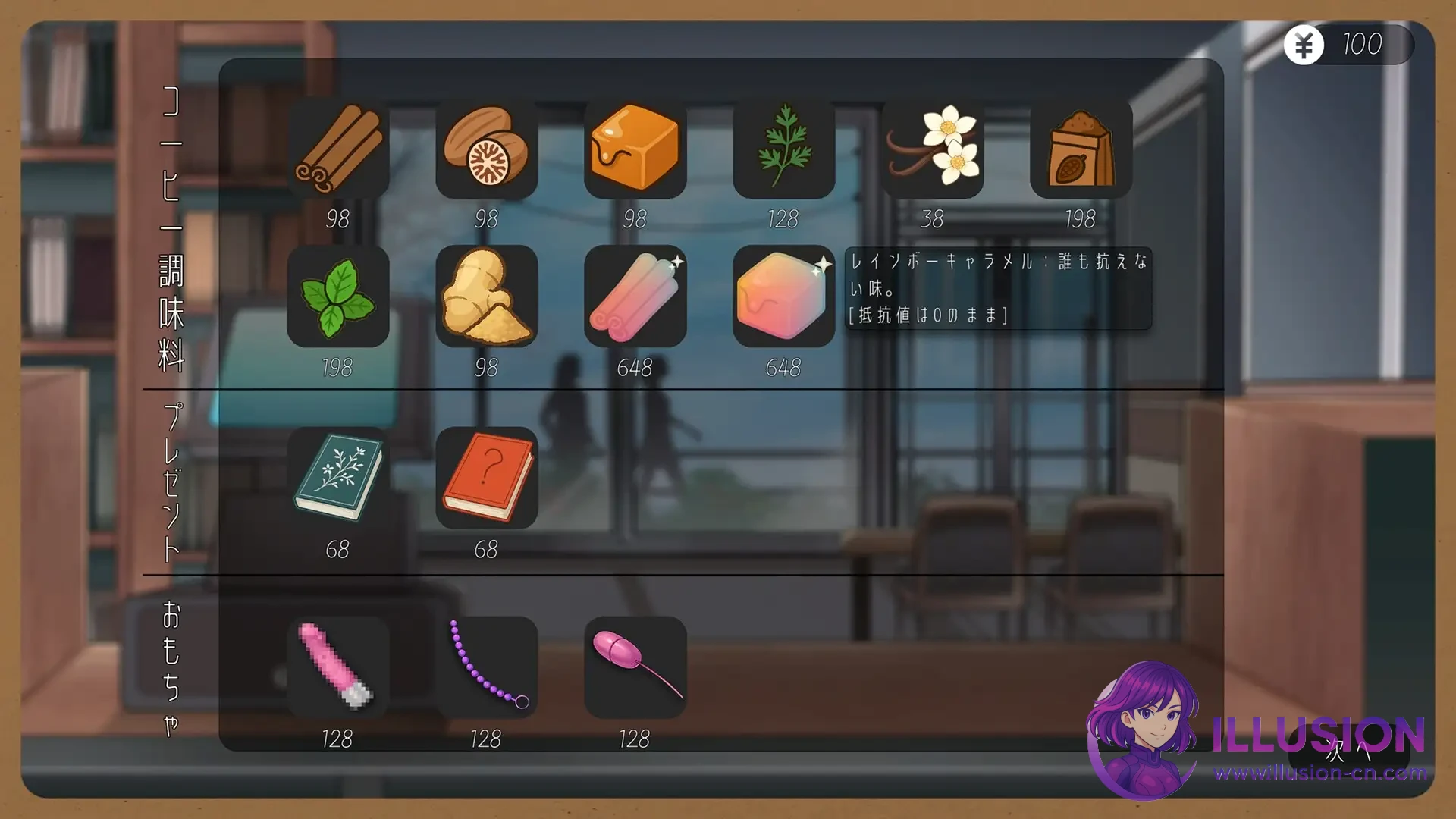Pick the mint leaves item
The image size is (1456, 819).
[x=339, y=298]
